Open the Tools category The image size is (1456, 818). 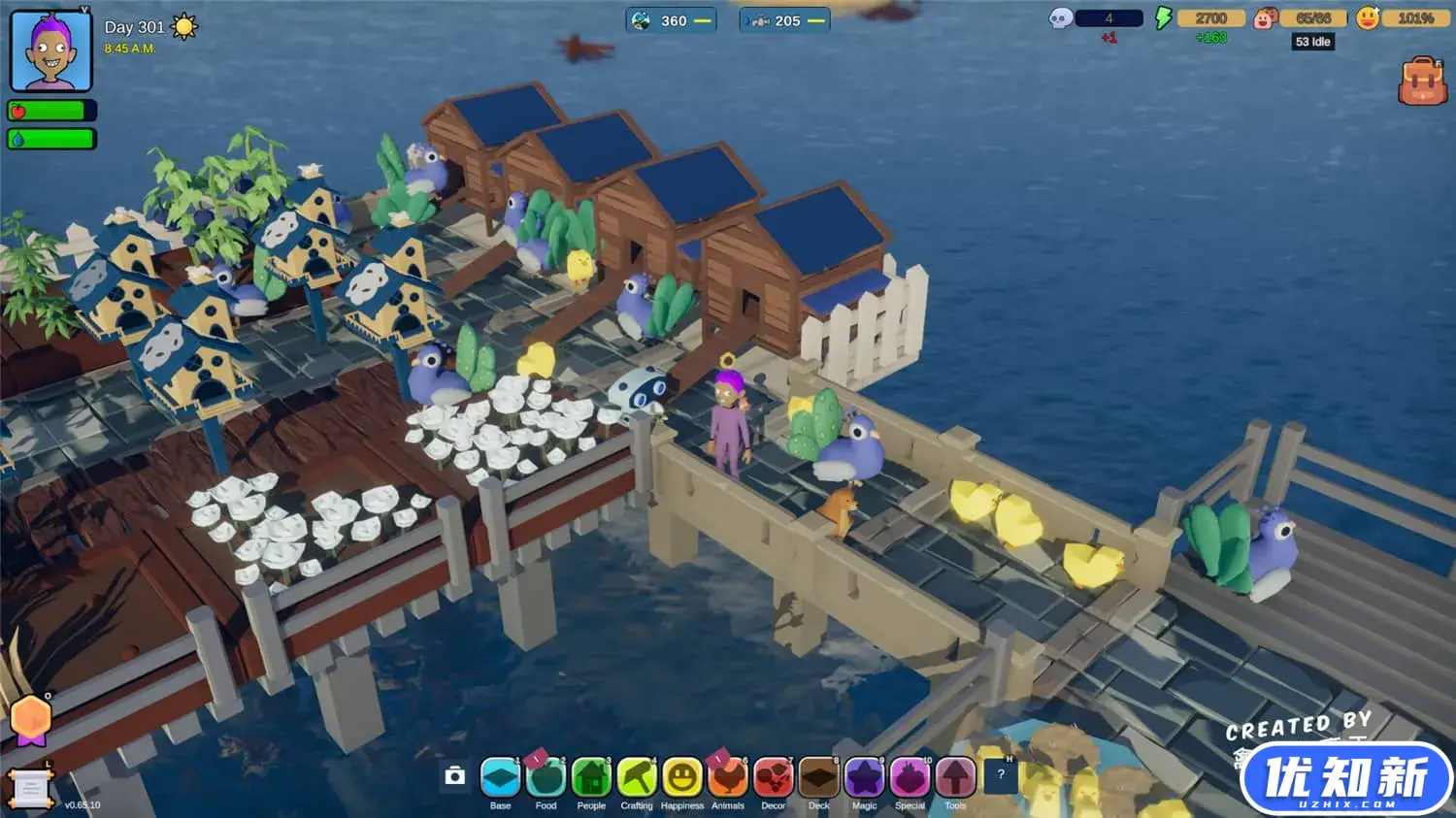tap(955, 777)
